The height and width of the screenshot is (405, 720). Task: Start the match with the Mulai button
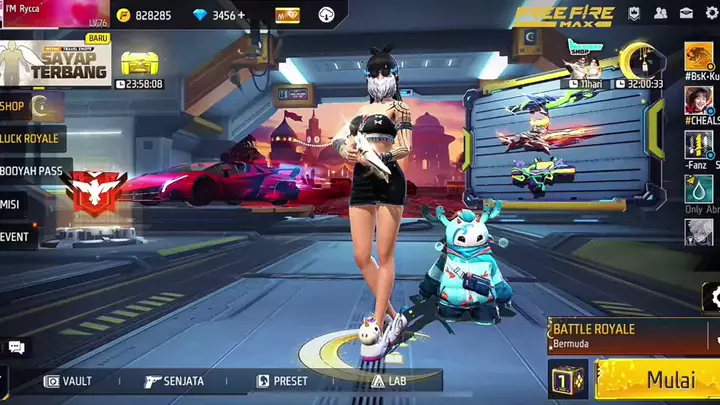[x=659, y=380]
